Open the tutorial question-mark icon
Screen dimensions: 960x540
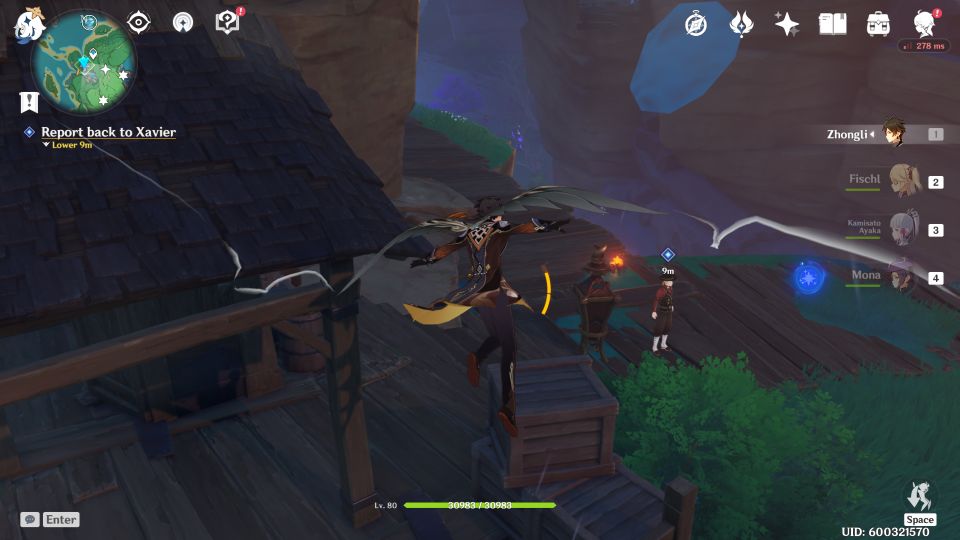point(228,23)
